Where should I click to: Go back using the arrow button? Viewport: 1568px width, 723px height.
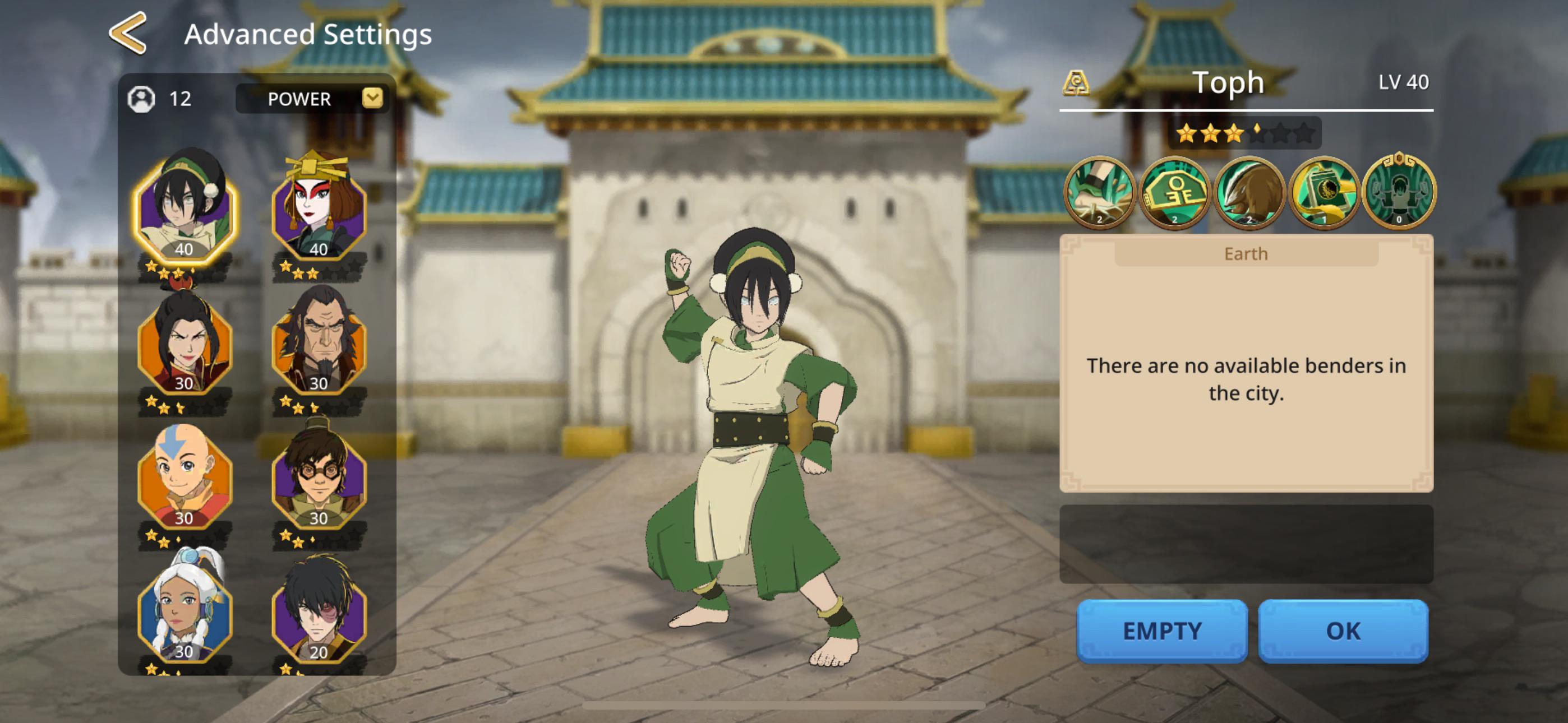pos(128,34)
